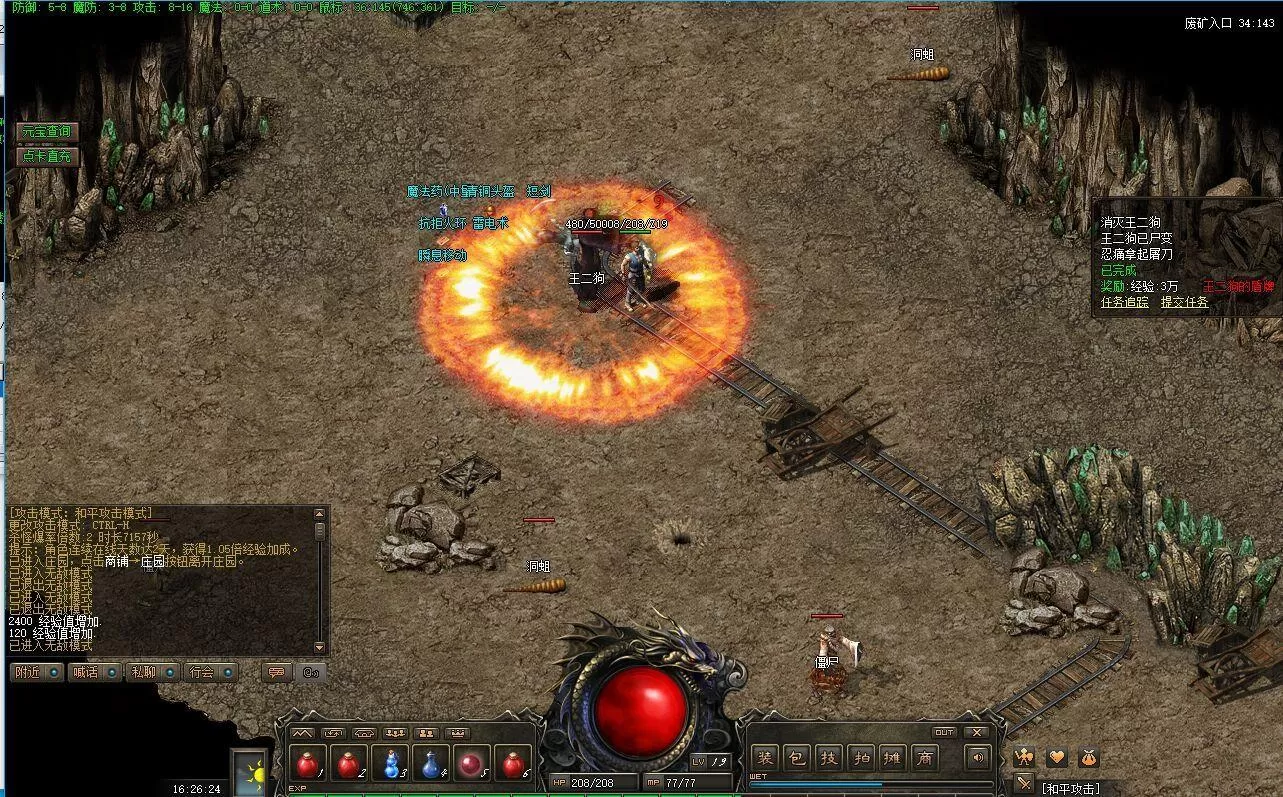Submit the quest via 提交任务
Screen dimensions: 1283x797
click(x=1184, y=302)
